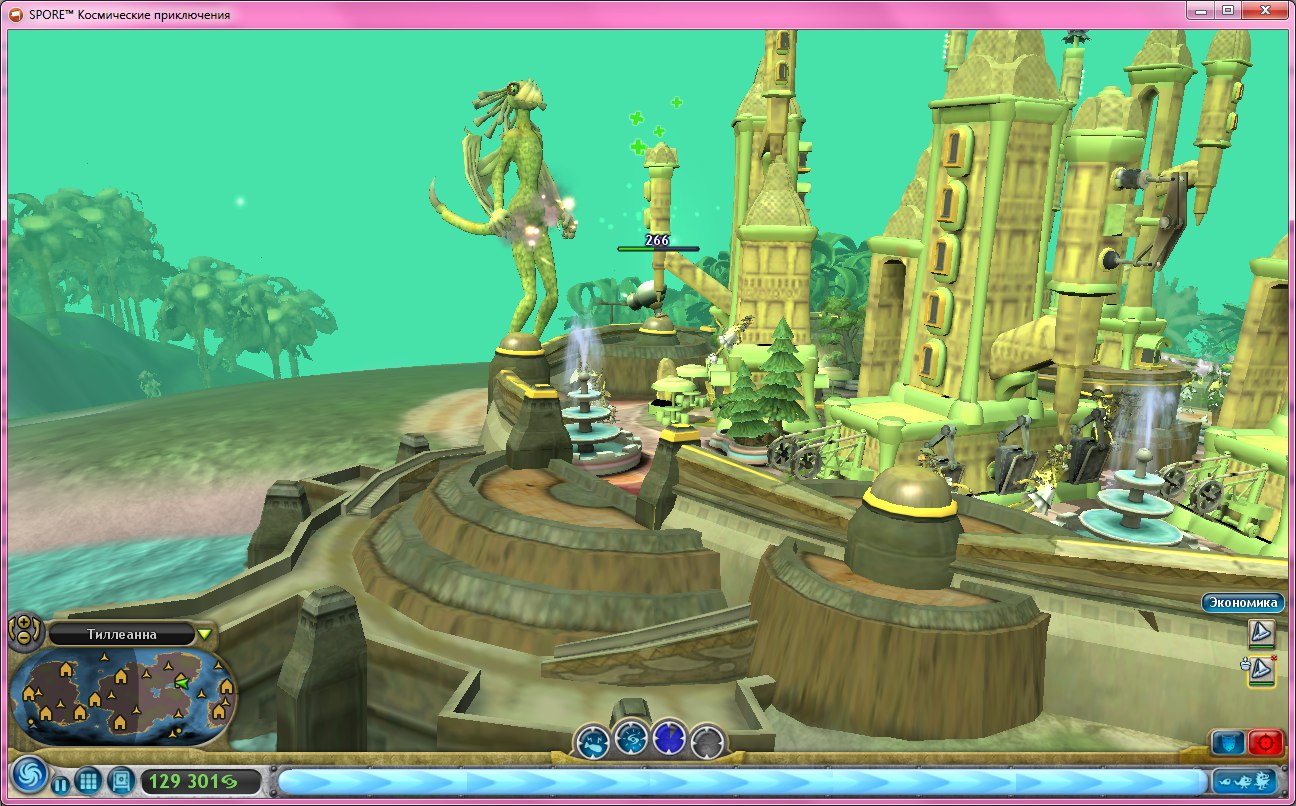Switch to the blue shield defensive stance

tap(1227, 743)
